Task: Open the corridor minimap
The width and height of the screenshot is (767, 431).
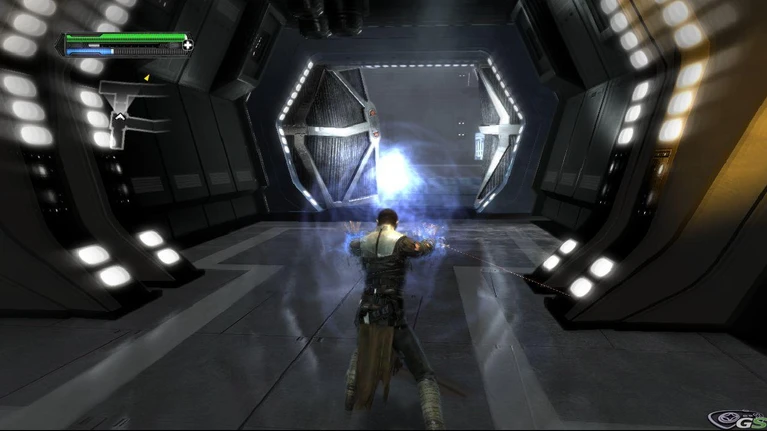Action: coord(128,110)
